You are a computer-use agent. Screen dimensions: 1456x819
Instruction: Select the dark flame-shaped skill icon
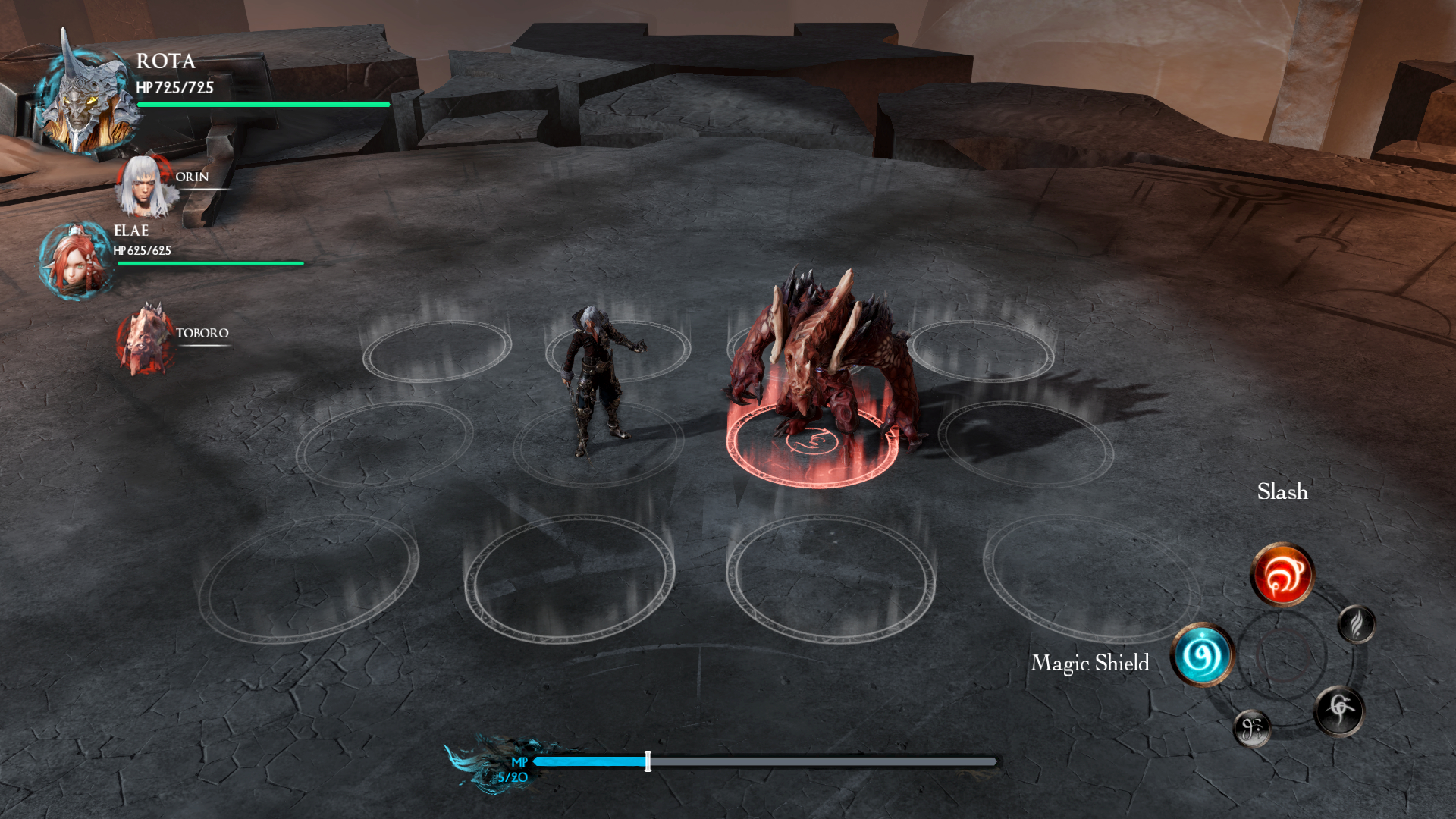tap(1357, 624)
